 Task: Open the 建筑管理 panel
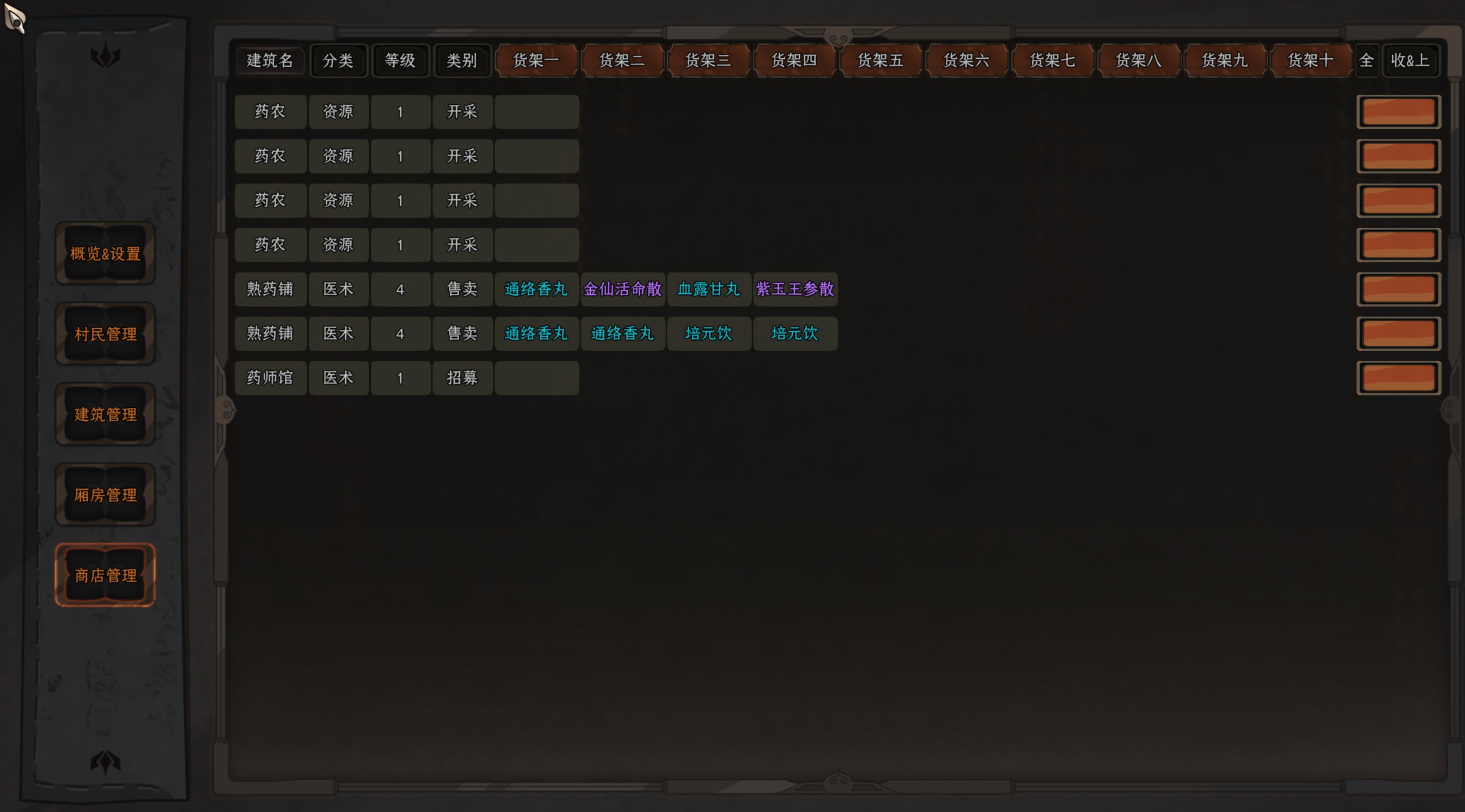pos(105,414)
